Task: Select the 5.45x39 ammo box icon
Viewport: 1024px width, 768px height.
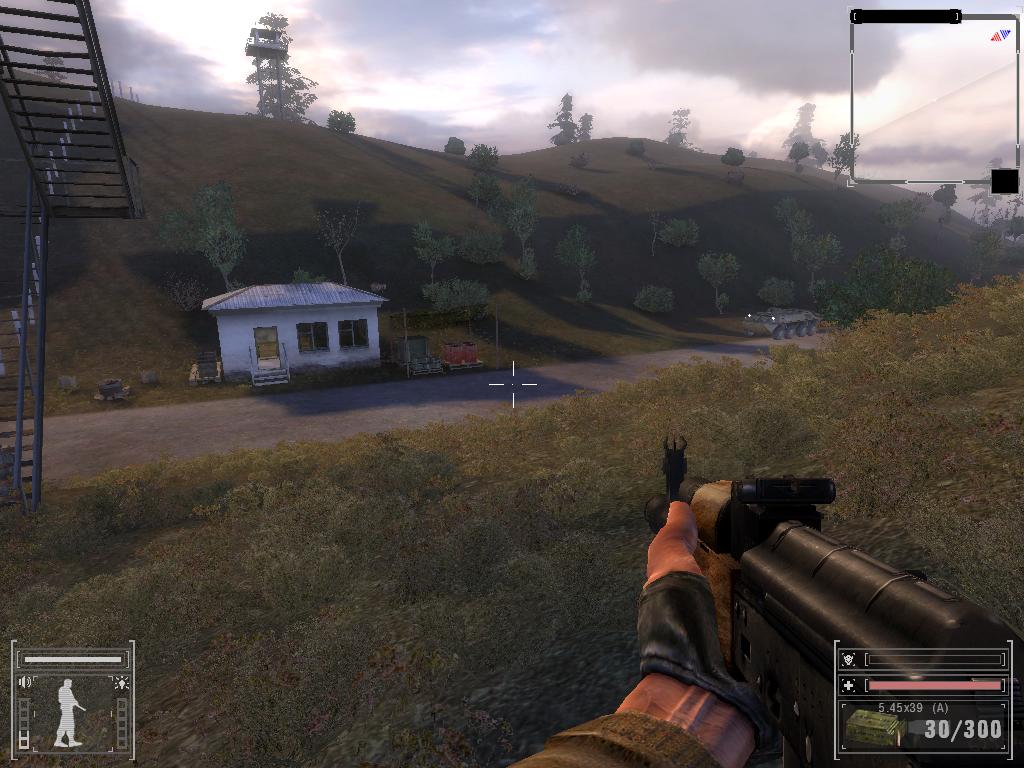Action: click(x=872, y=727)
